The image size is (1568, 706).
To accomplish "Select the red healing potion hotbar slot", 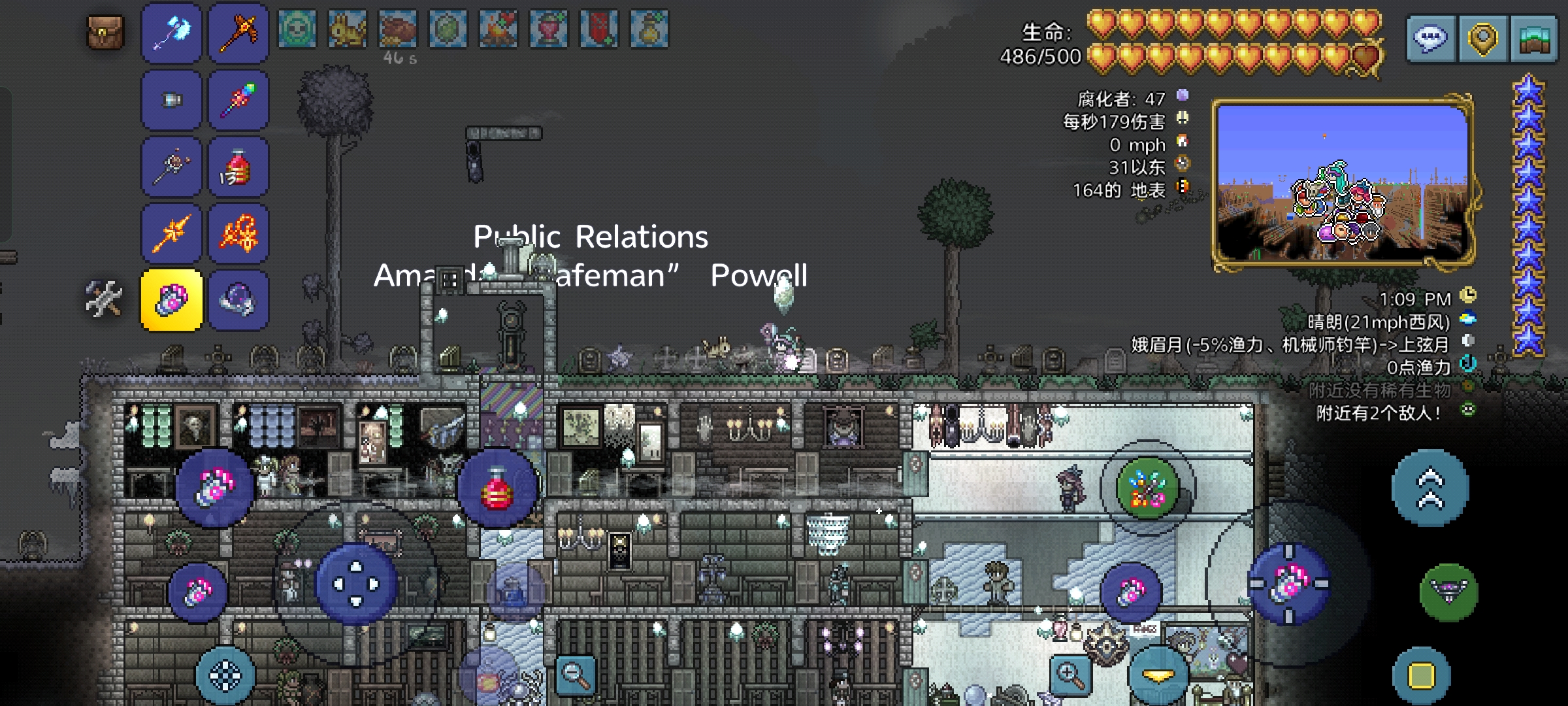I will [238, 167].
